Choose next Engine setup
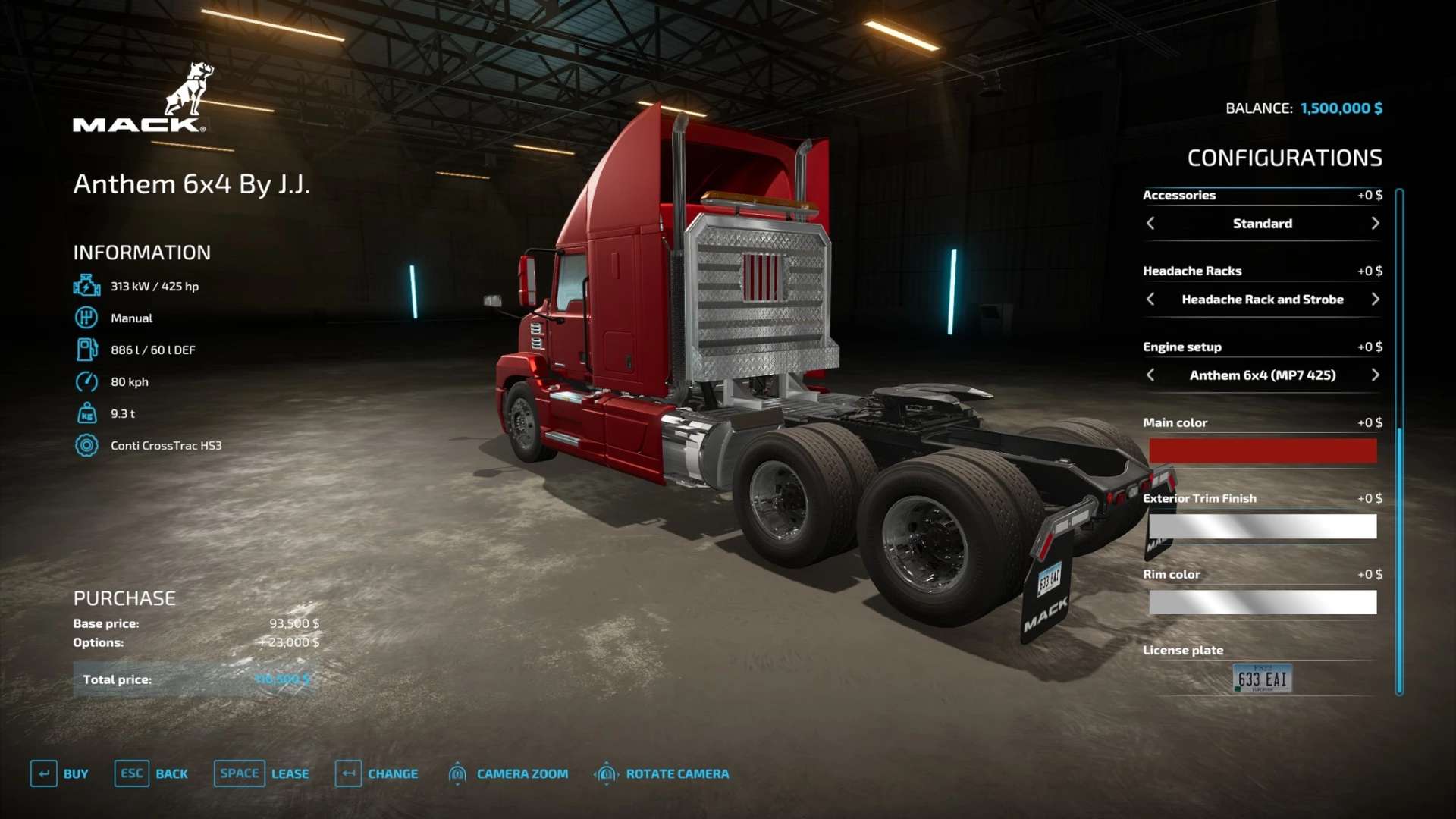Image resolution: width=1456 pixels, height=819 pixels. point(1375,375)
